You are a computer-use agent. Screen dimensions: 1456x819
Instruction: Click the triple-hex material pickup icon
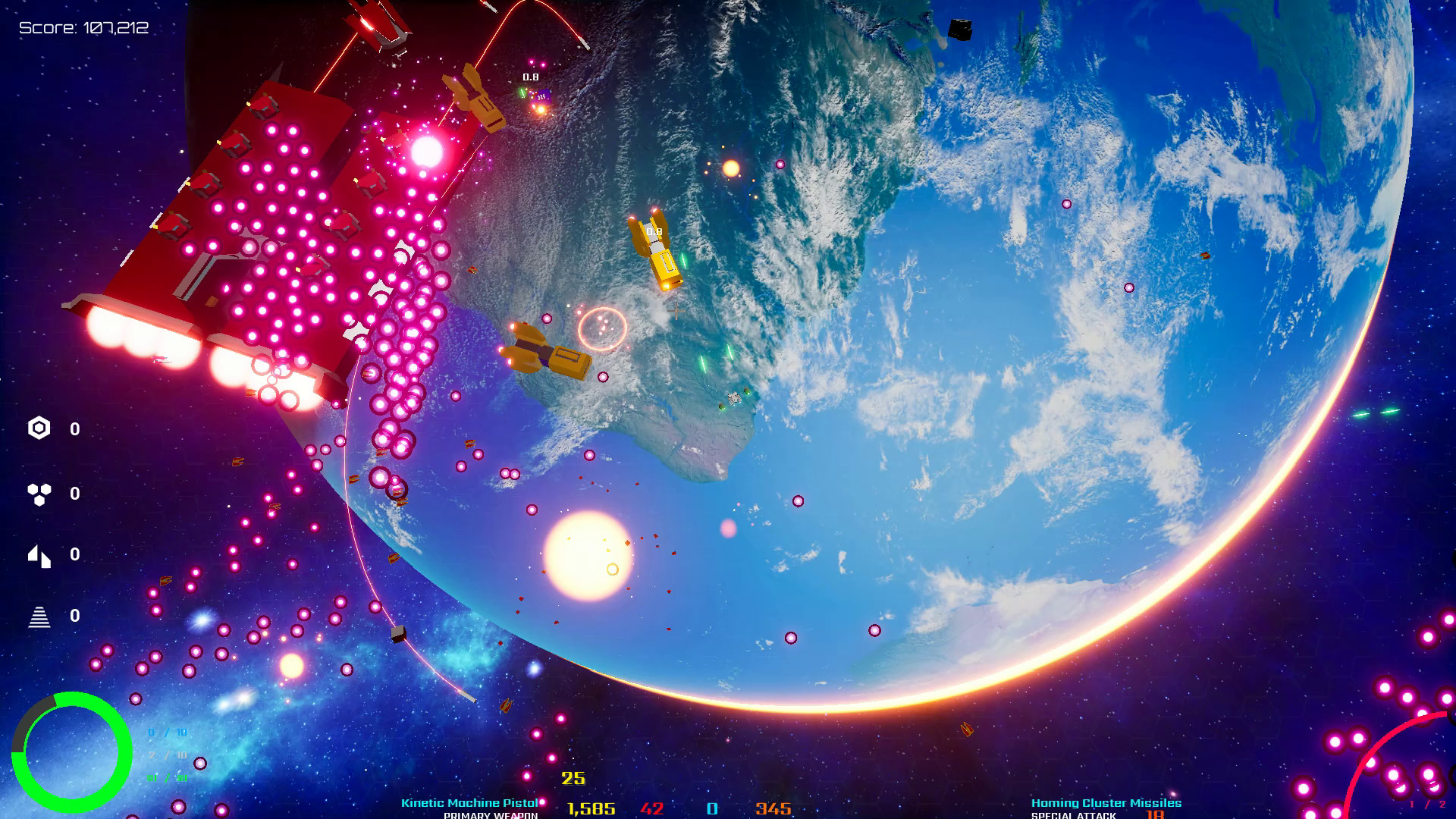point(38,493)
